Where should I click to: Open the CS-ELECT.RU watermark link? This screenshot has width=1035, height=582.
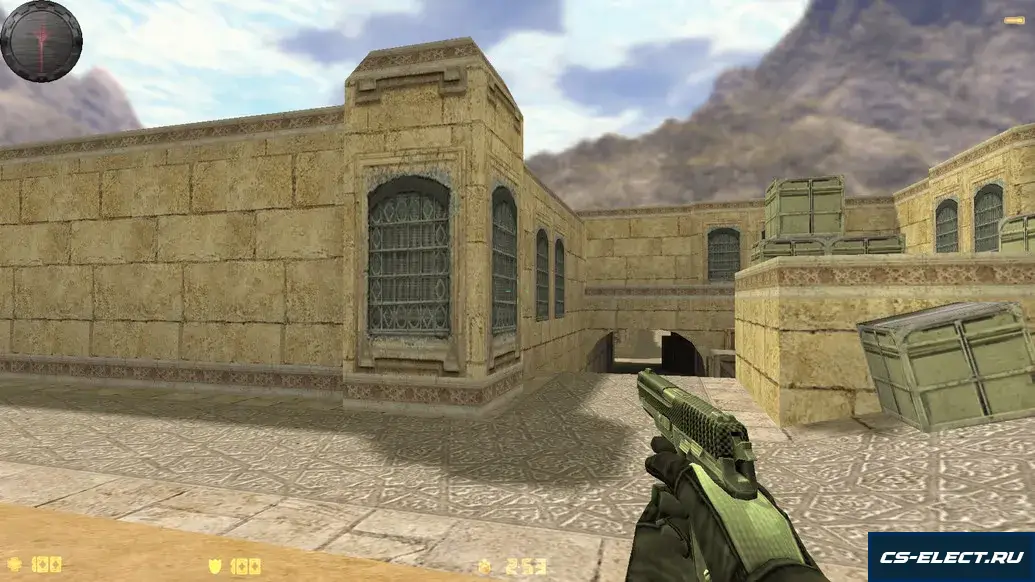coord(950,556)
